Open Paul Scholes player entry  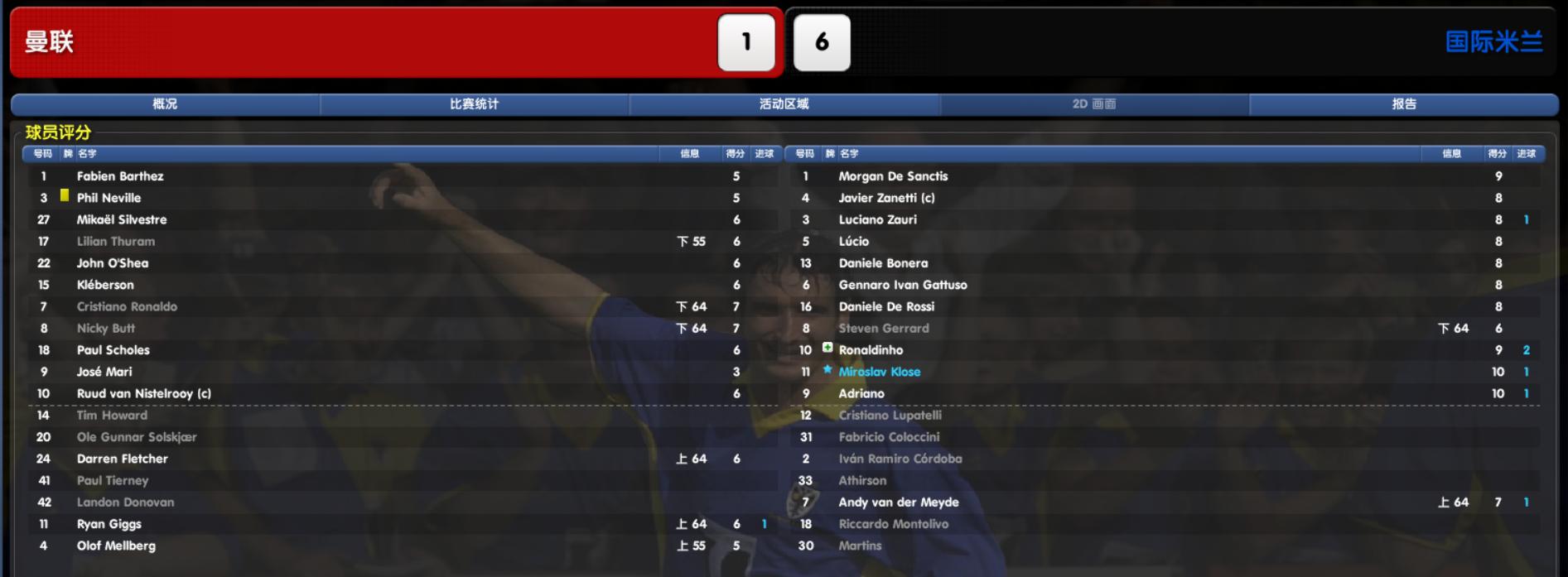tap(113, 350)
